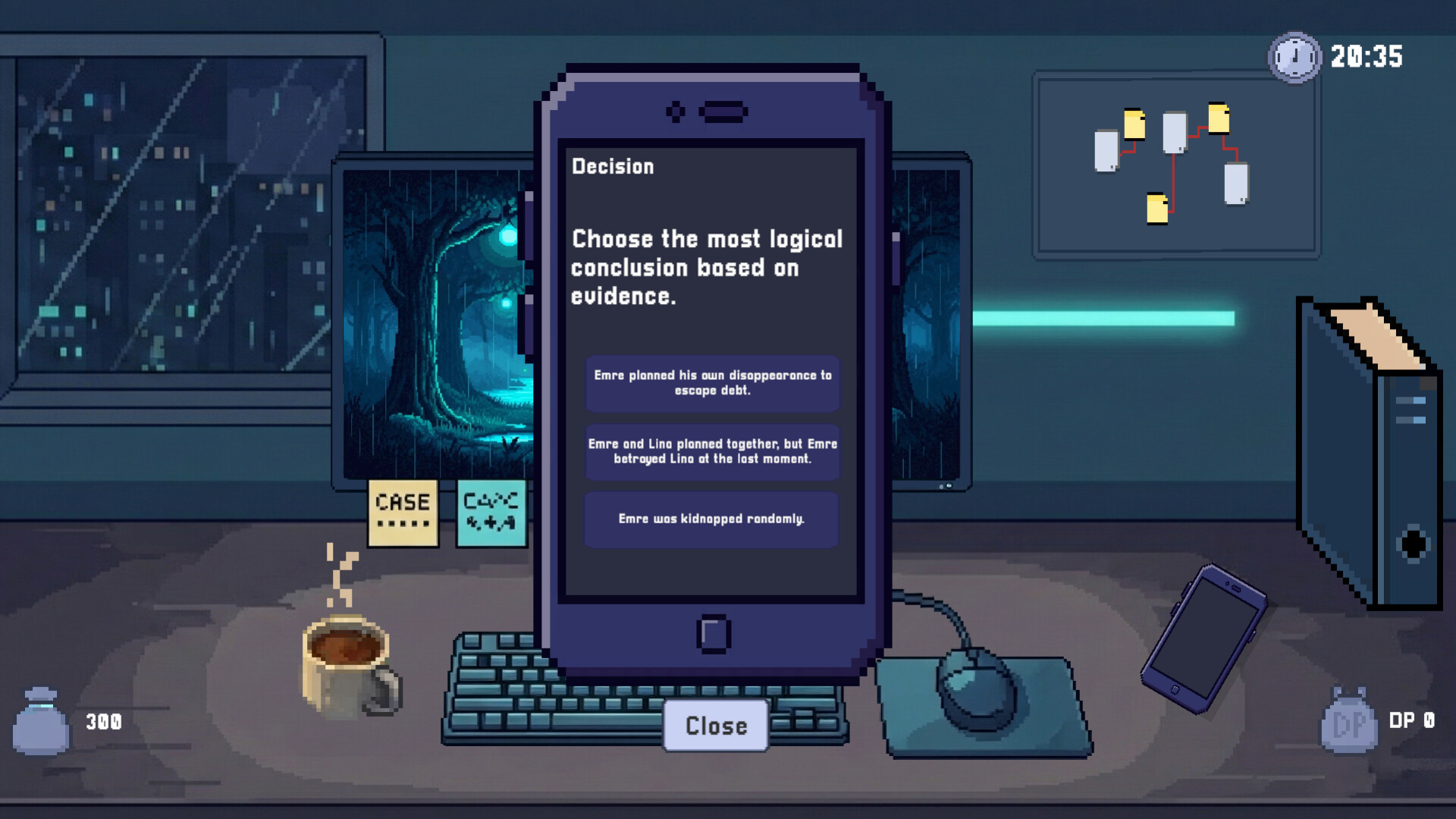Viewport: 1456px width, 819px height.
Task: Open the CASE sticky note
Action: pos(403,512)
